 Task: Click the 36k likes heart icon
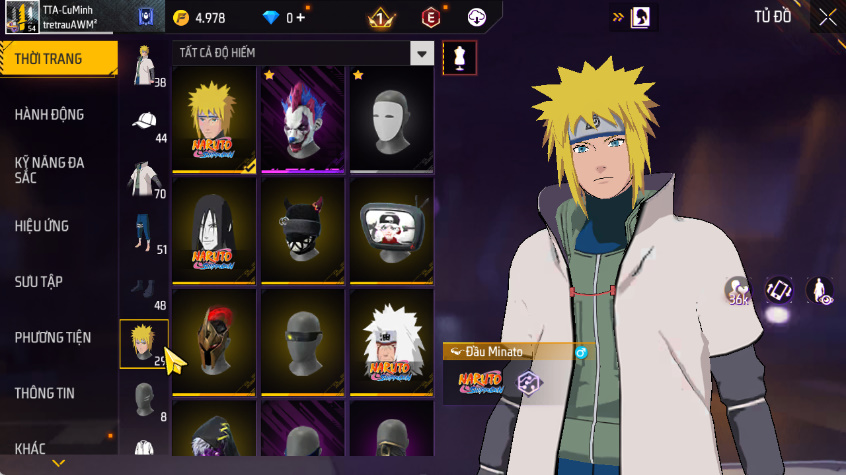point(738,290)
